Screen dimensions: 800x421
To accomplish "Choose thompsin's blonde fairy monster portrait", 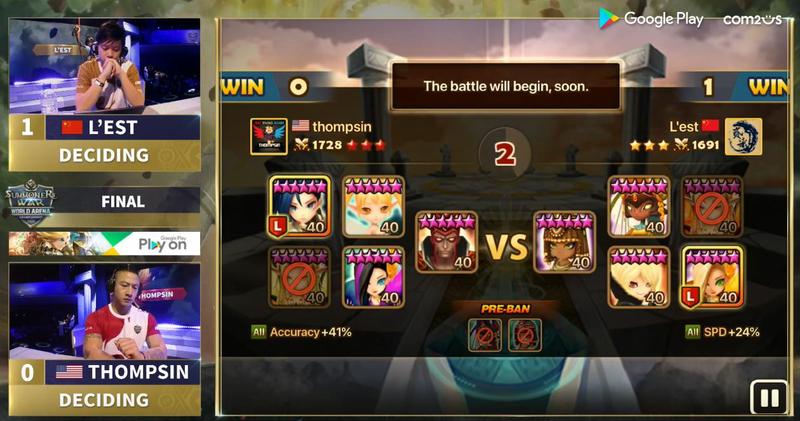I will 373,206.
